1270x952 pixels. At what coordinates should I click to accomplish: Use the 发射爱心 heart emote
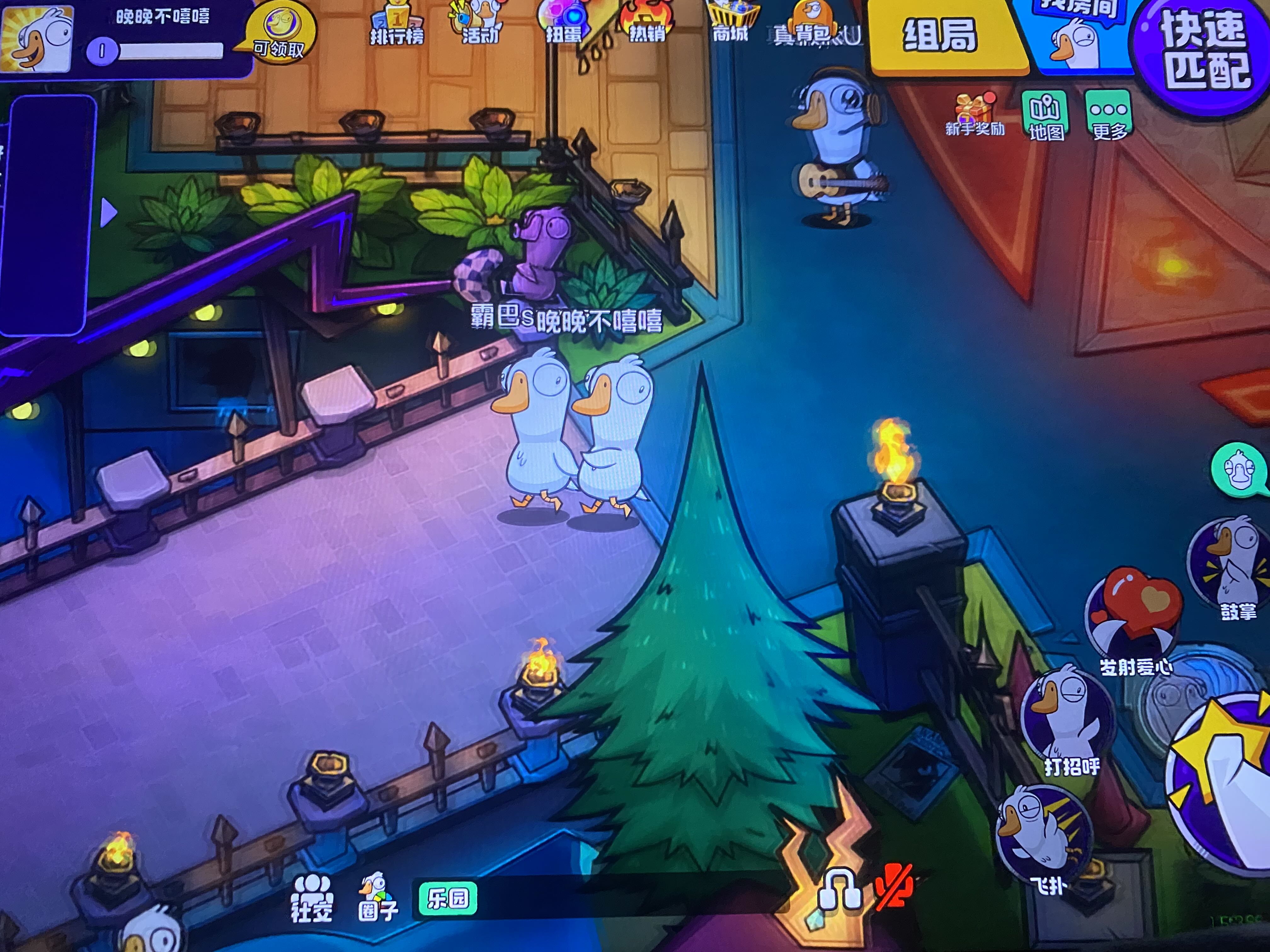(1134, 620)
